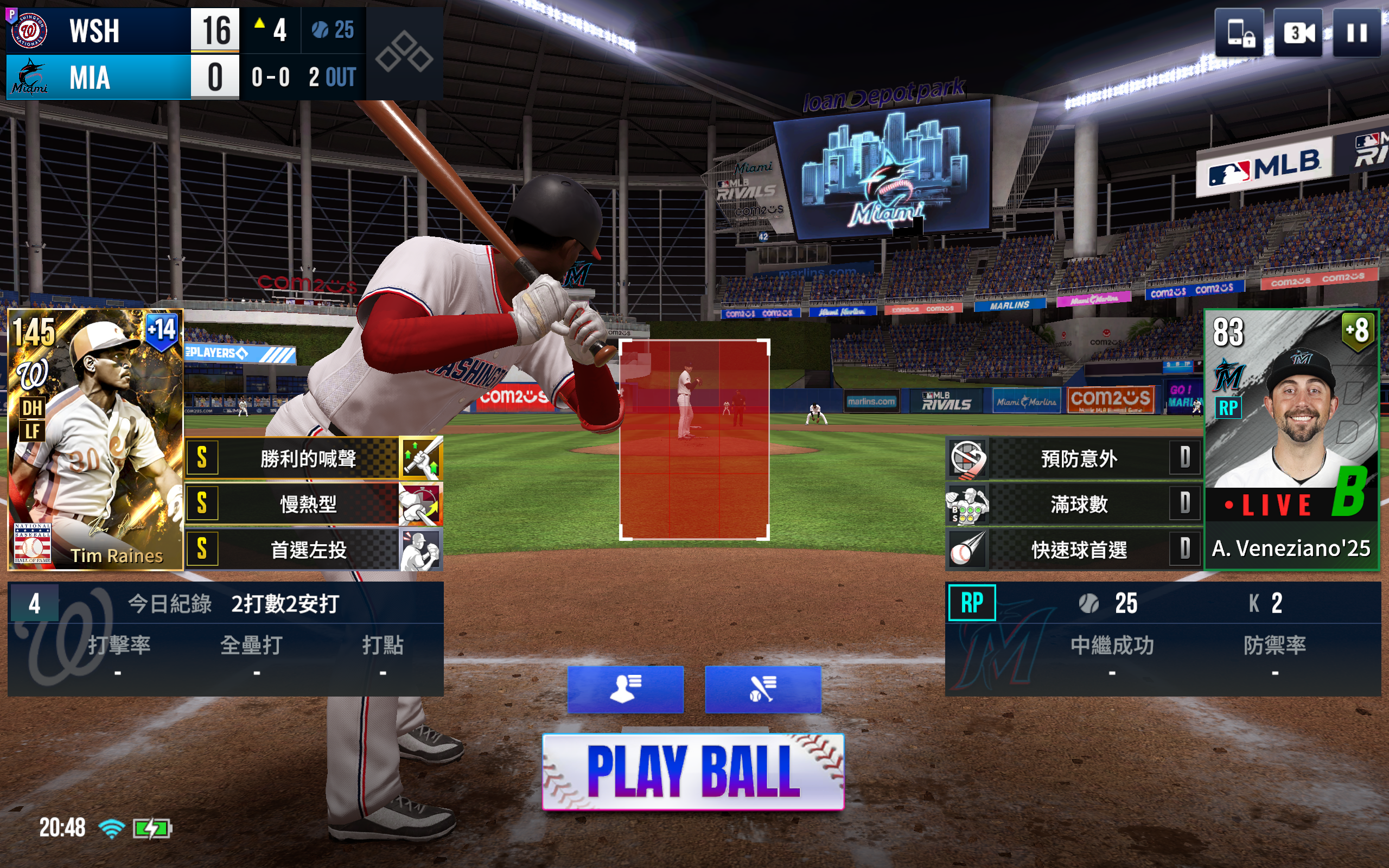This screenshot has height=868, width=1389.
Task: View A. Veneziano'25 pitcher card
Action: tap(1291, 439)
